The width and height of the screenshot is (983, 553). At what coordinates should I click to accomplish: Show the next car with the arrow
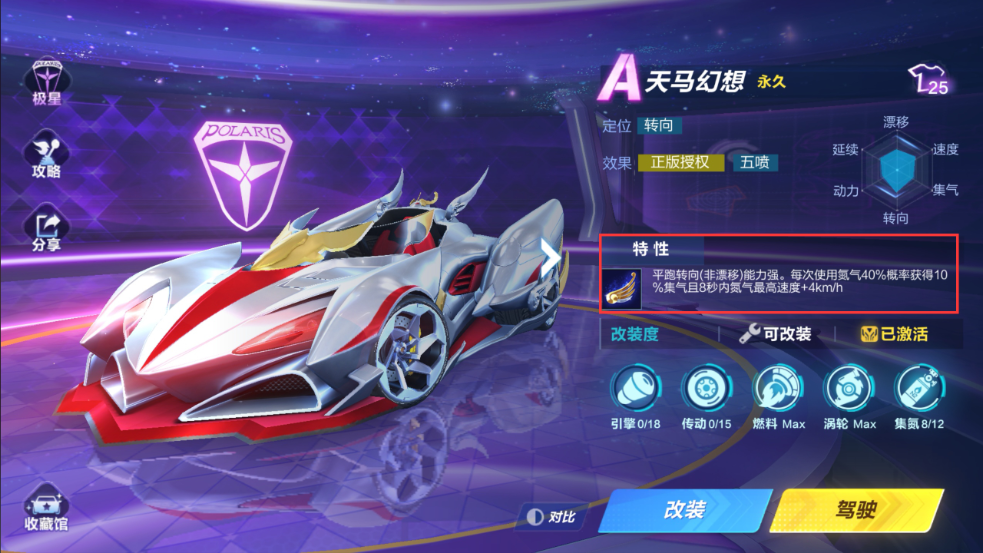(x=550, y=255)
